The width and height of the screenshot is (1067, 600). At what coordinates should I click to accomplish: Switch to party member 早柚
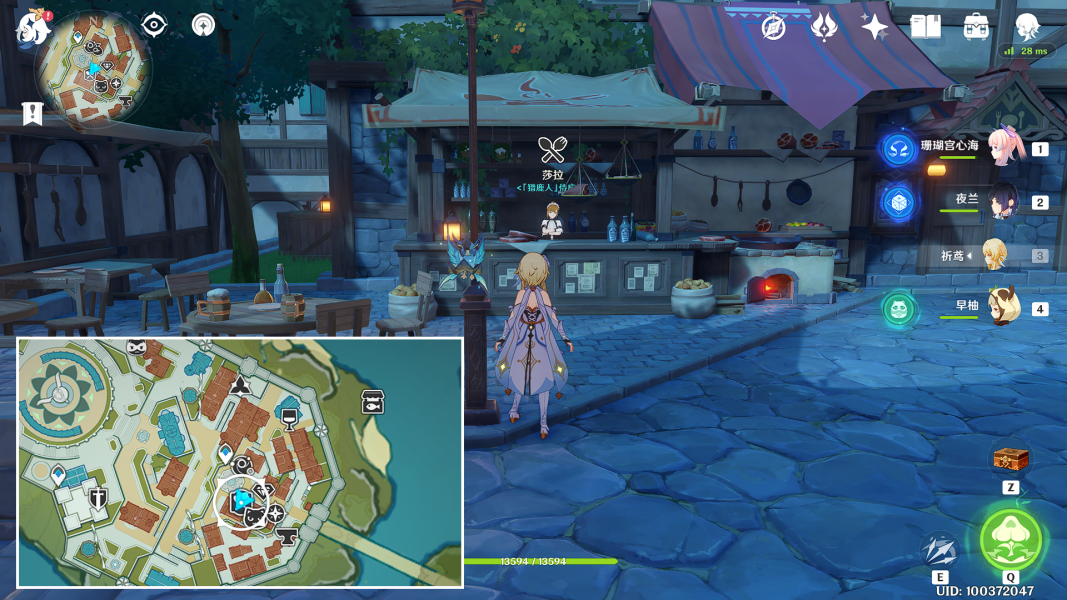click(1004, 307)
